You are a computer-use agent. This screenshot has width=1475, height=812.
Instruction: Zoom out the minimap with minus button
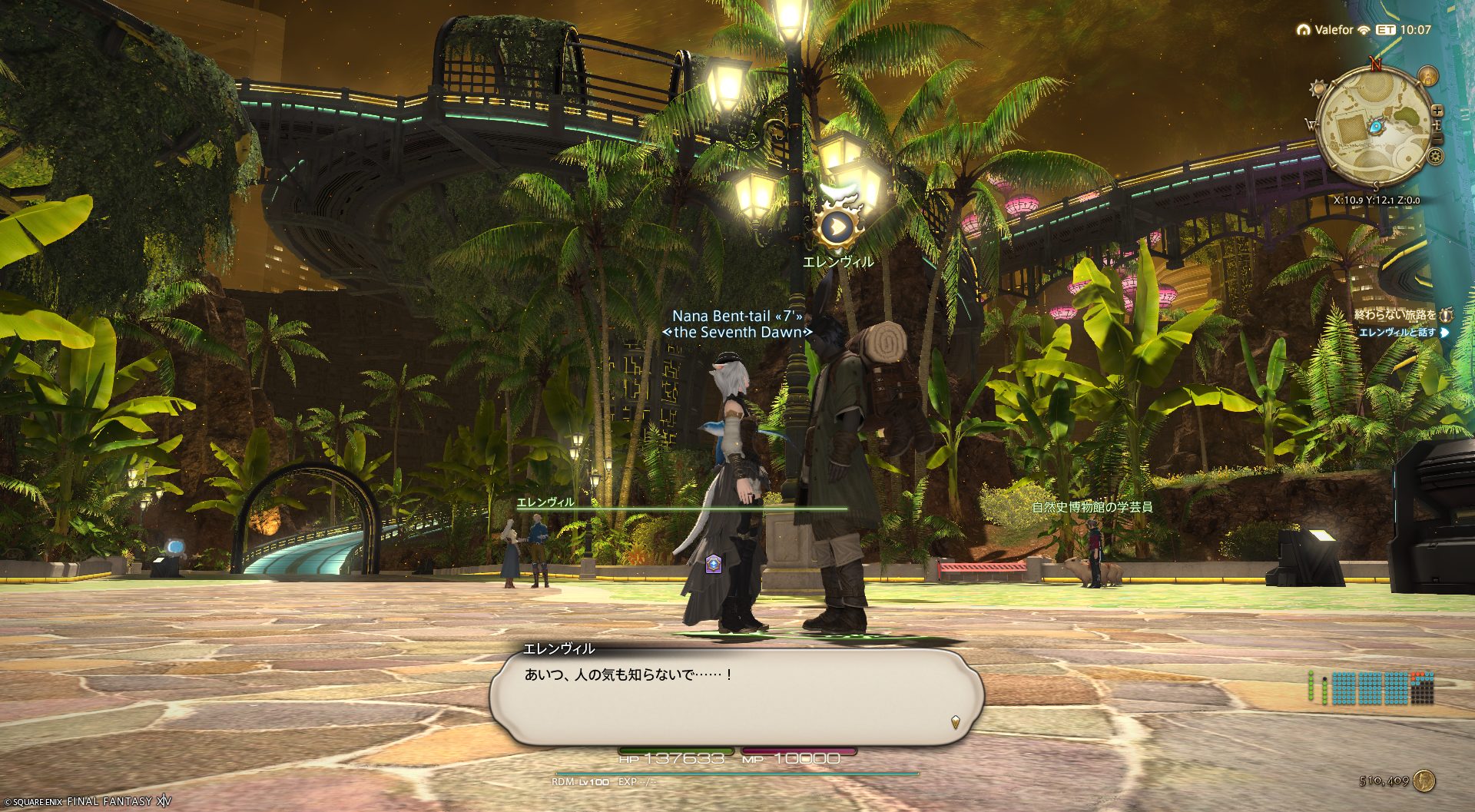click(x=1437, y=138)
